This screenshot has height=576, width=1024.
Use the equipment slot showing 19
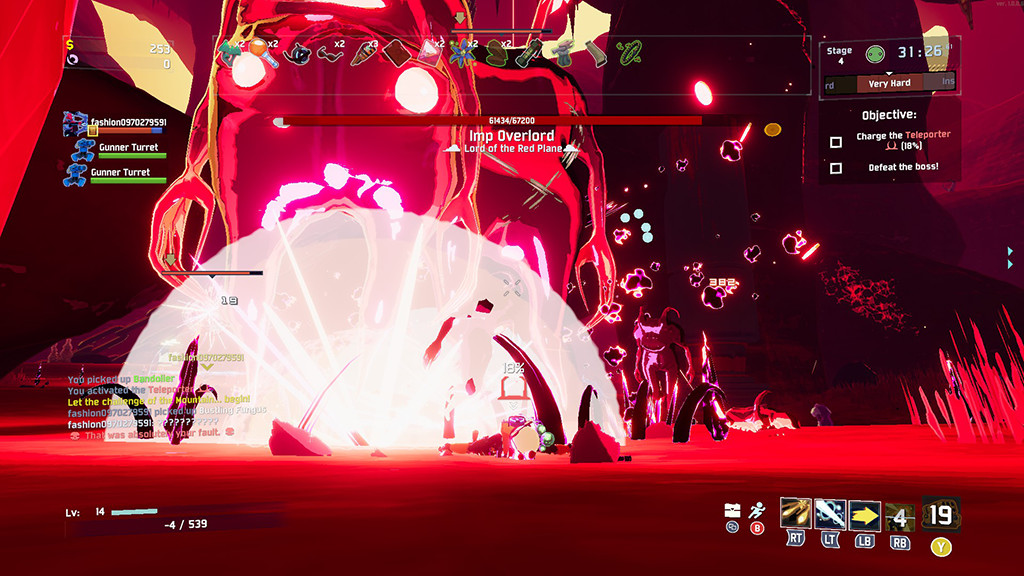coord(941,514)
